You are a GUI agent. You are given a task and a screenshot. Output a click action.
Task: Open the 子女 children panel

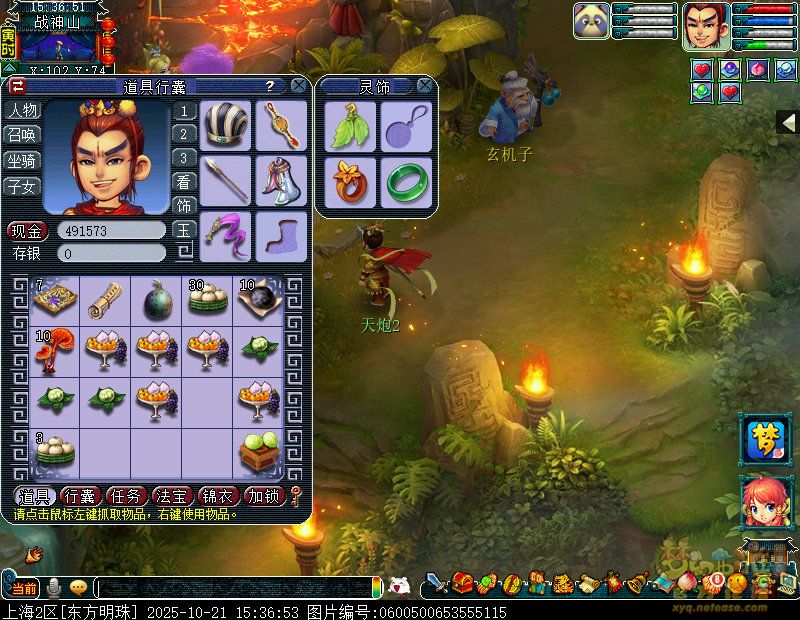[21, 186]
